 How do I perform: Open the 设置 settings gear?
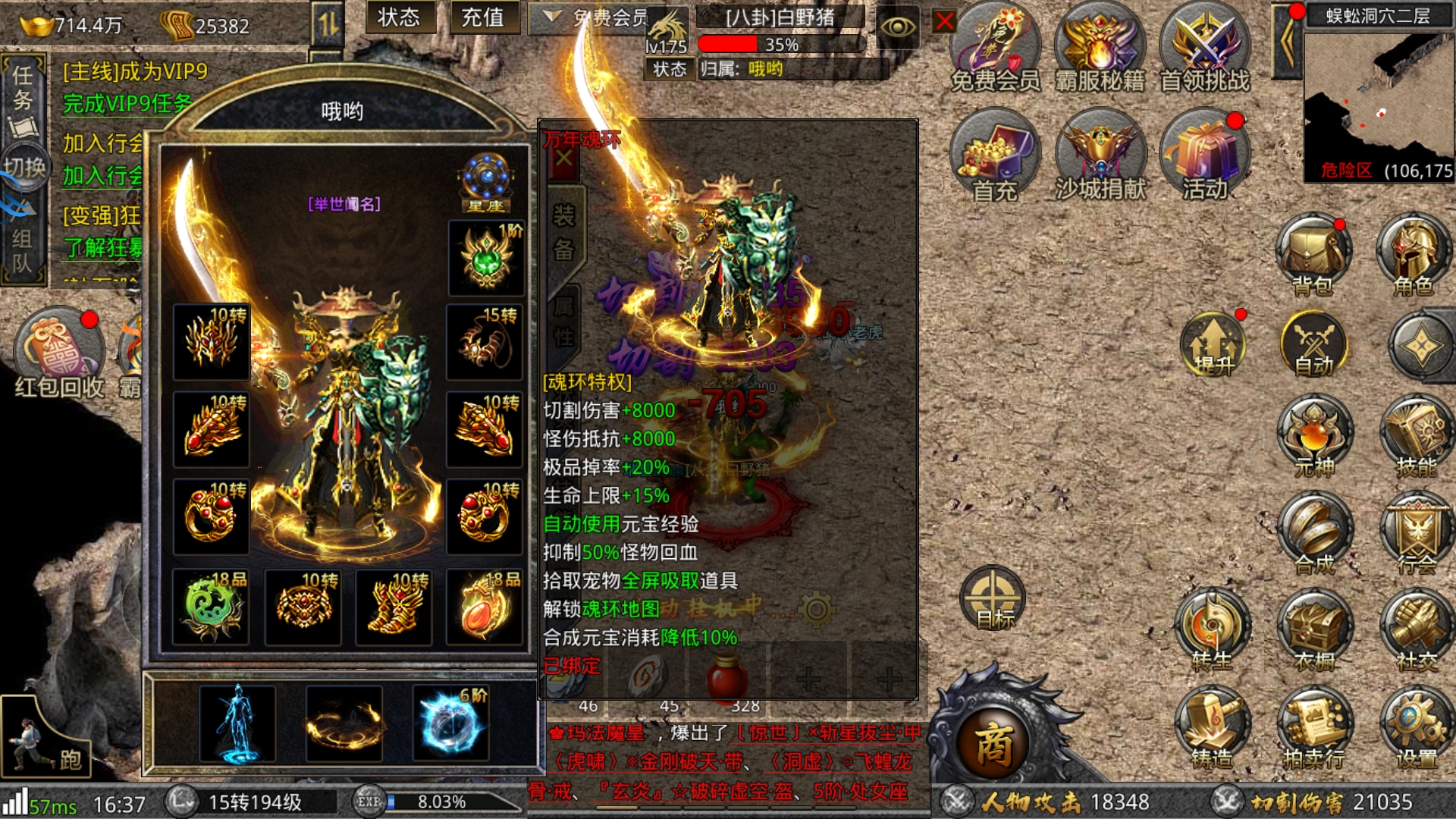pyautogui.click(x=1415, y=728)
